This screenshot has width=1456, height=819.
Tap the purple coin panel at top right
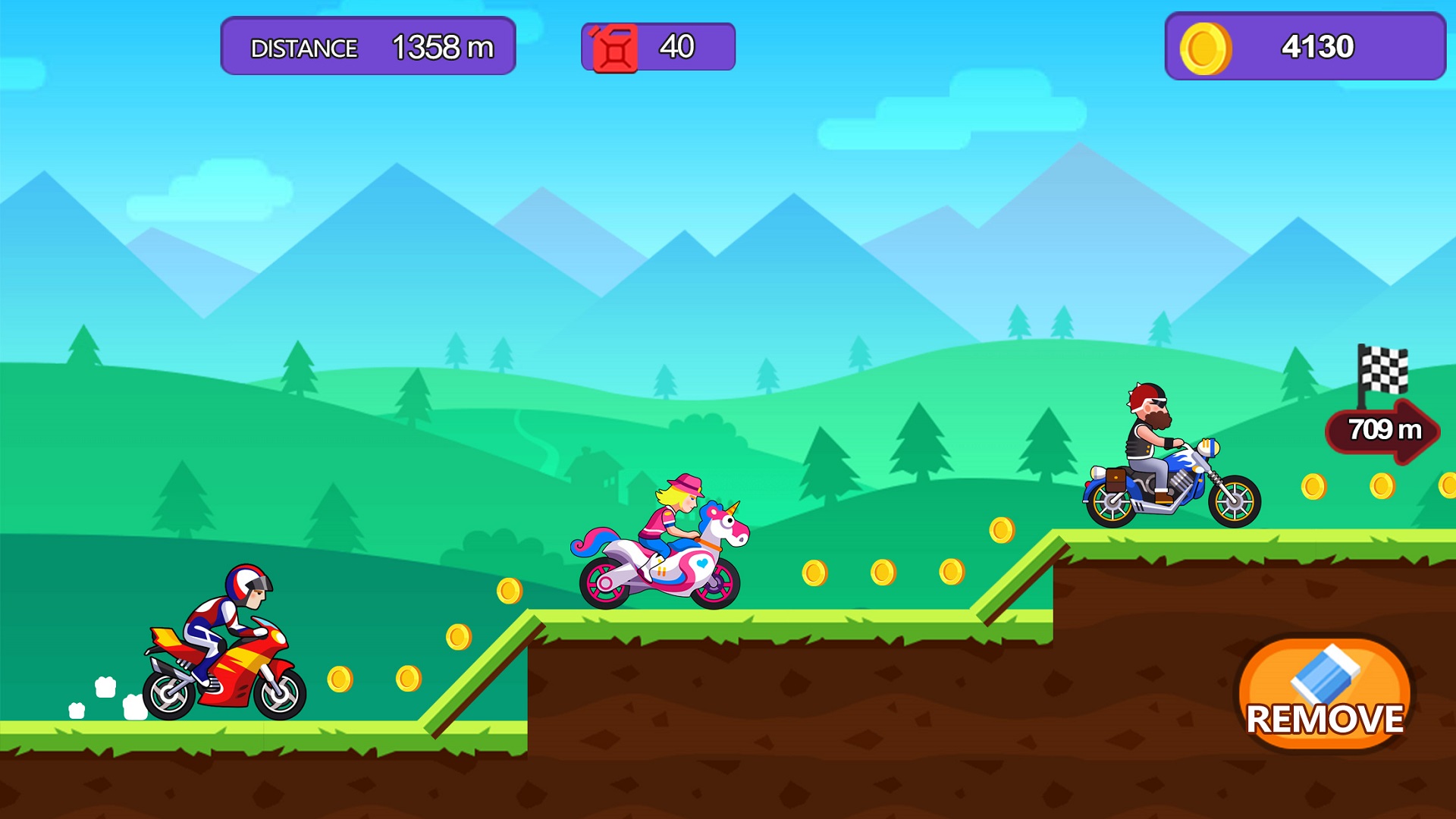click(1304, 47)
